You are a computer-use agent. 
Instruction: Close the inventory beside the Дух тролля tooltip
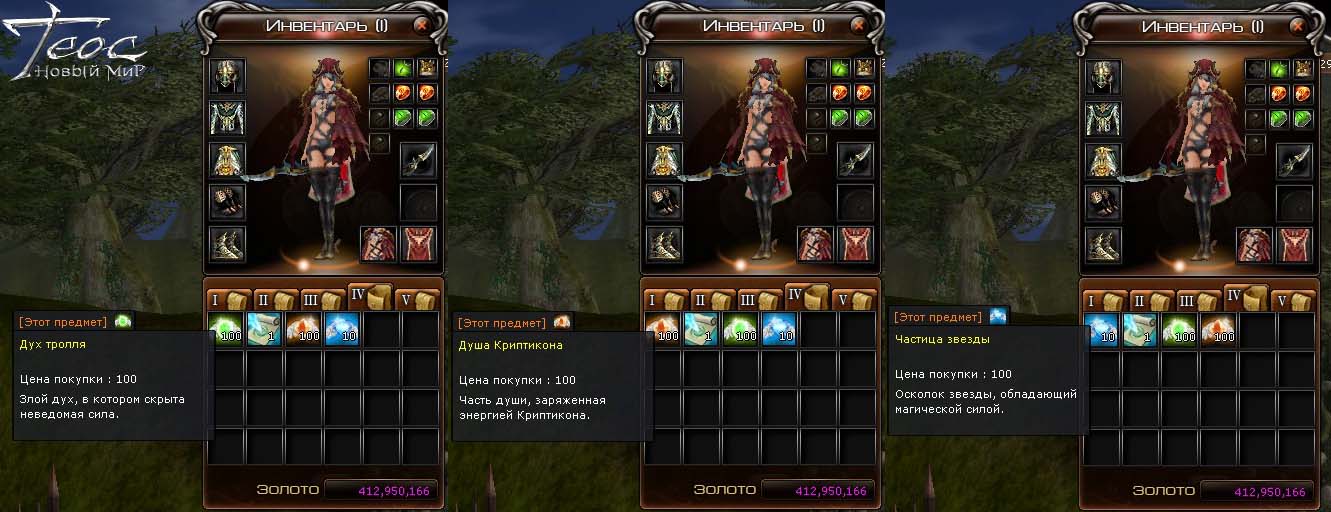[x=422, y=27]
